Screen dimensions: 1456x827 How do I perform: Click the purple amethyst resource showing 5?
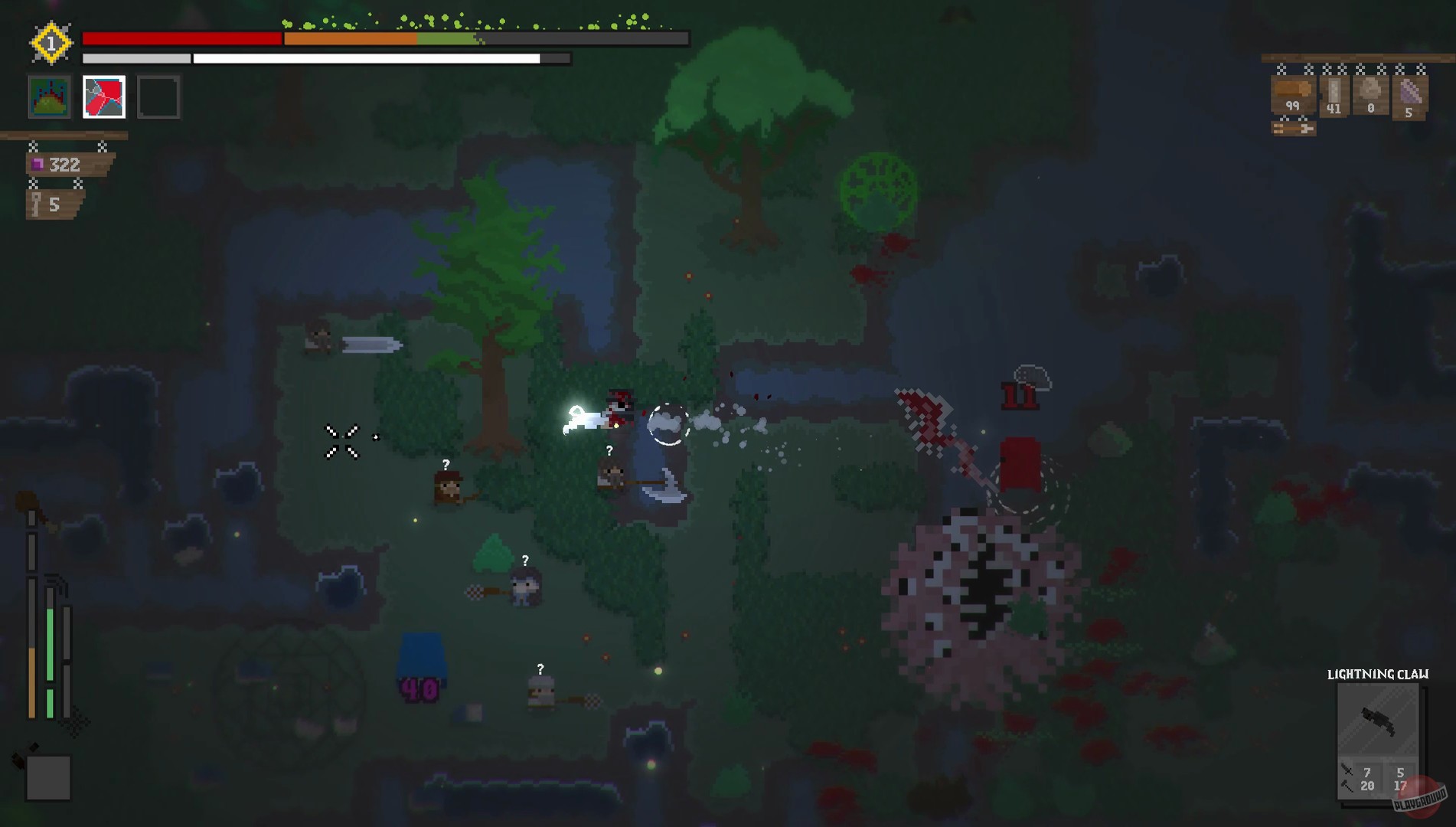pyautogui.click(x=1410, y=93)
